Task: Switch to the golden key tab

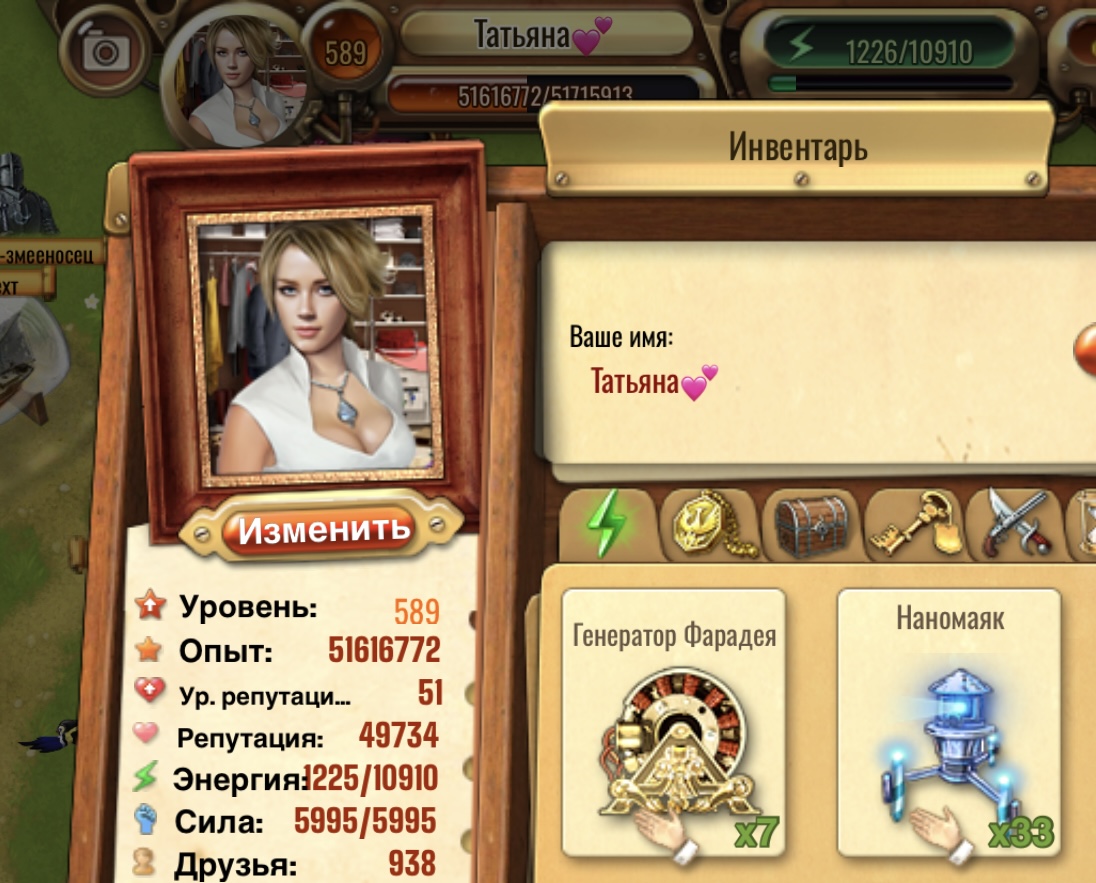Action: [912, 524]
